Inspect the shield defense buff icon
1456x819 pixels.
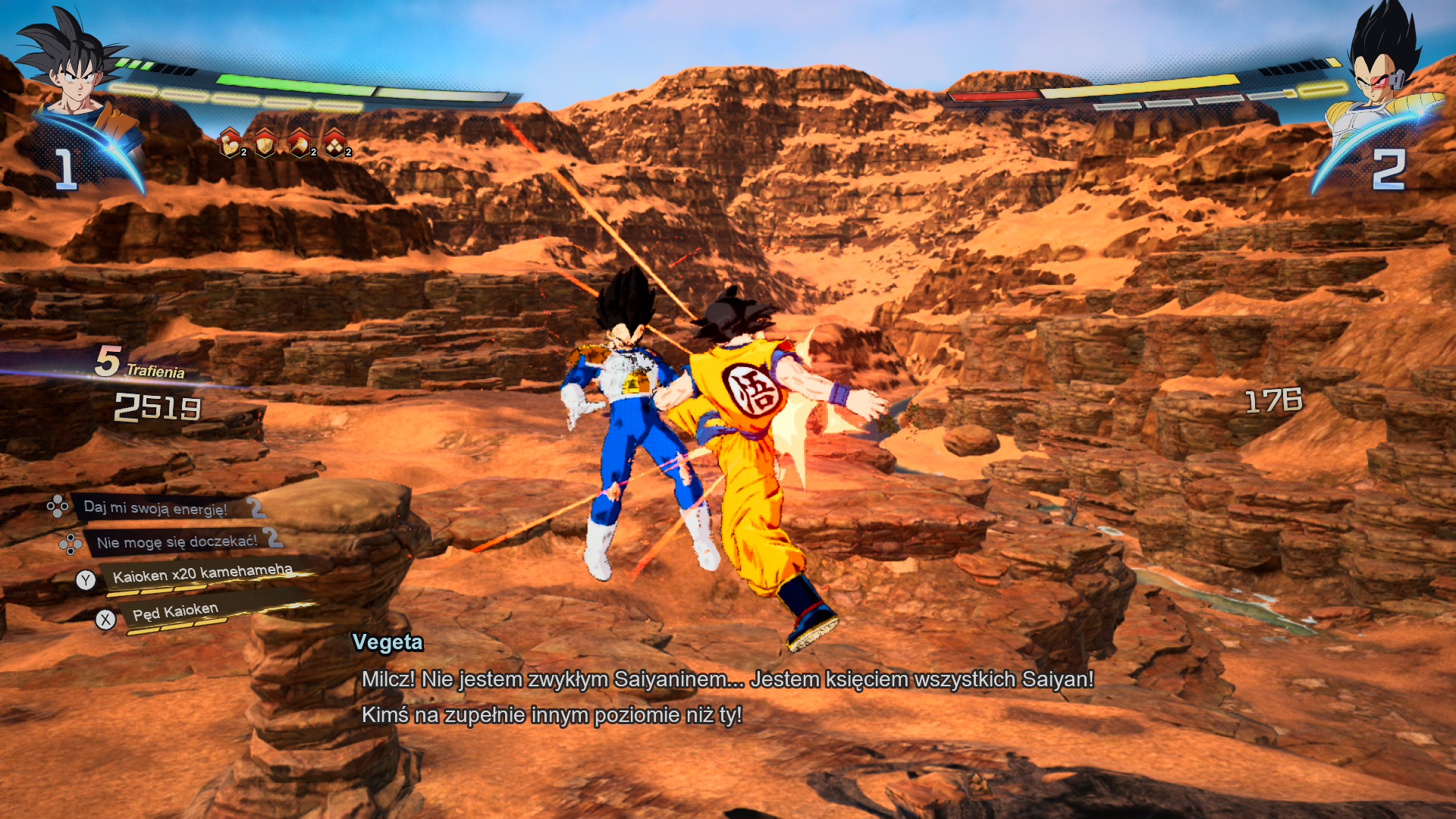(265, 143)
